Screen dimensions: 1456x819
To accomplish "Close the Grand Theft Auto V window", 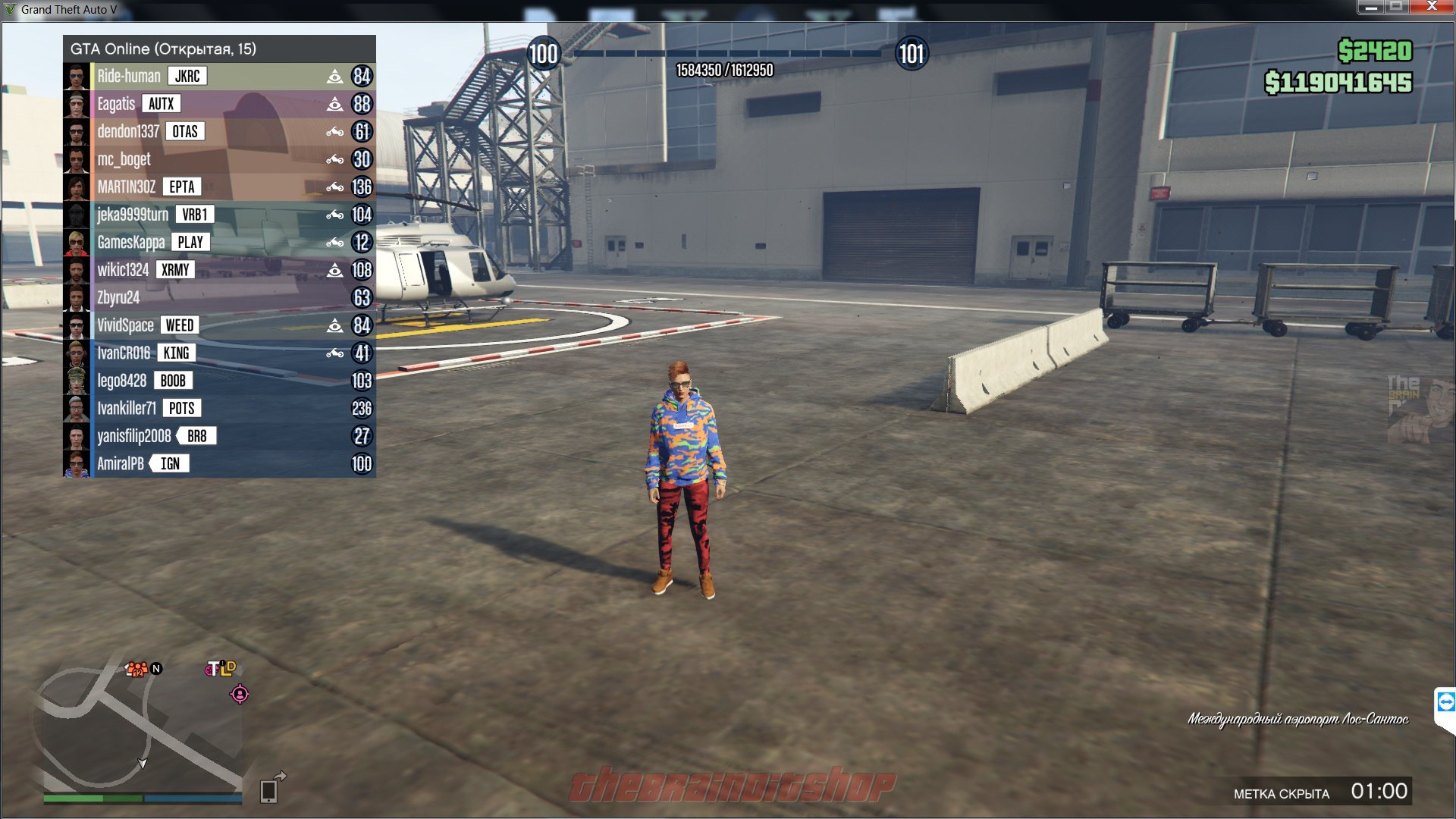I will [x=1432, y=7].
